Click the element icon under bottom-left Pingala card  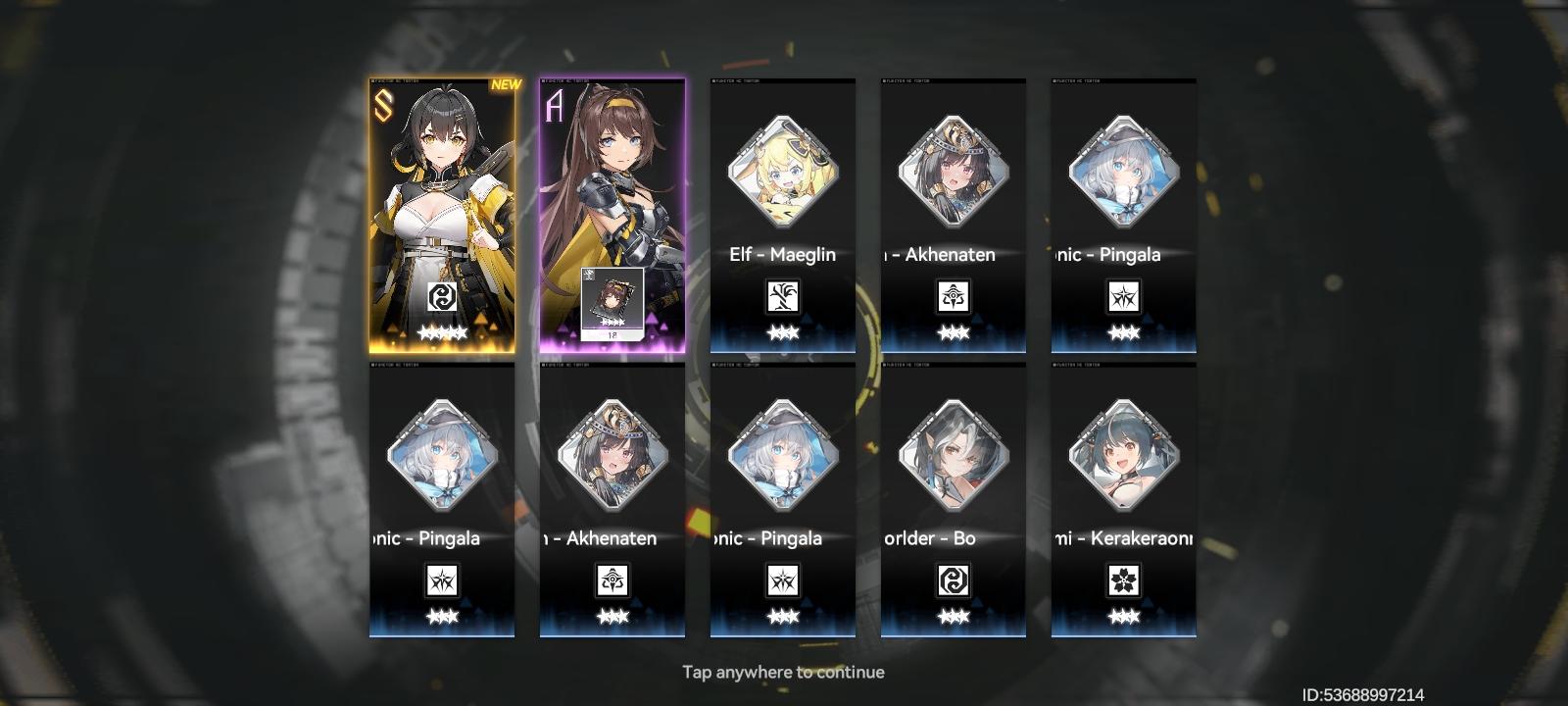point(439,580)
